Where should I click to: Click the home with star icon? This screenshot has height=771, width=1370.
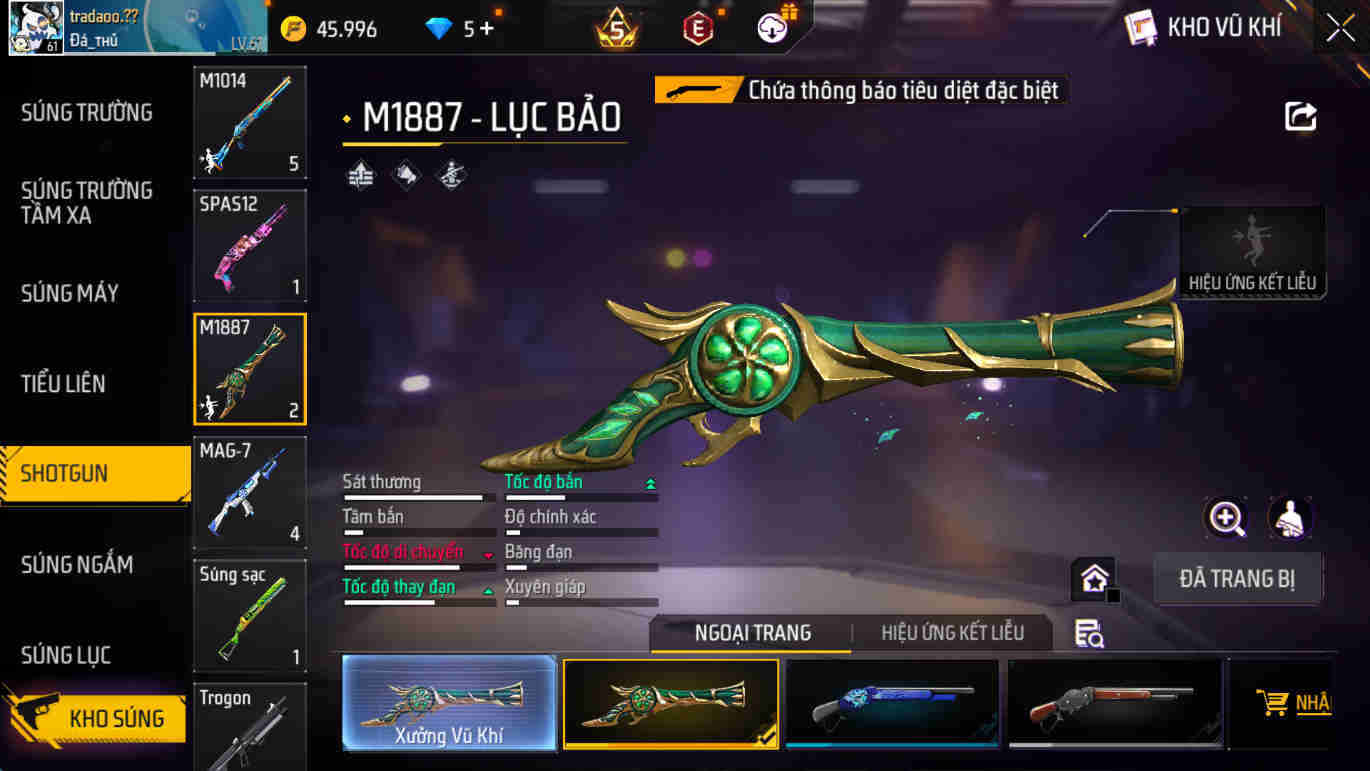point(1093,578)
